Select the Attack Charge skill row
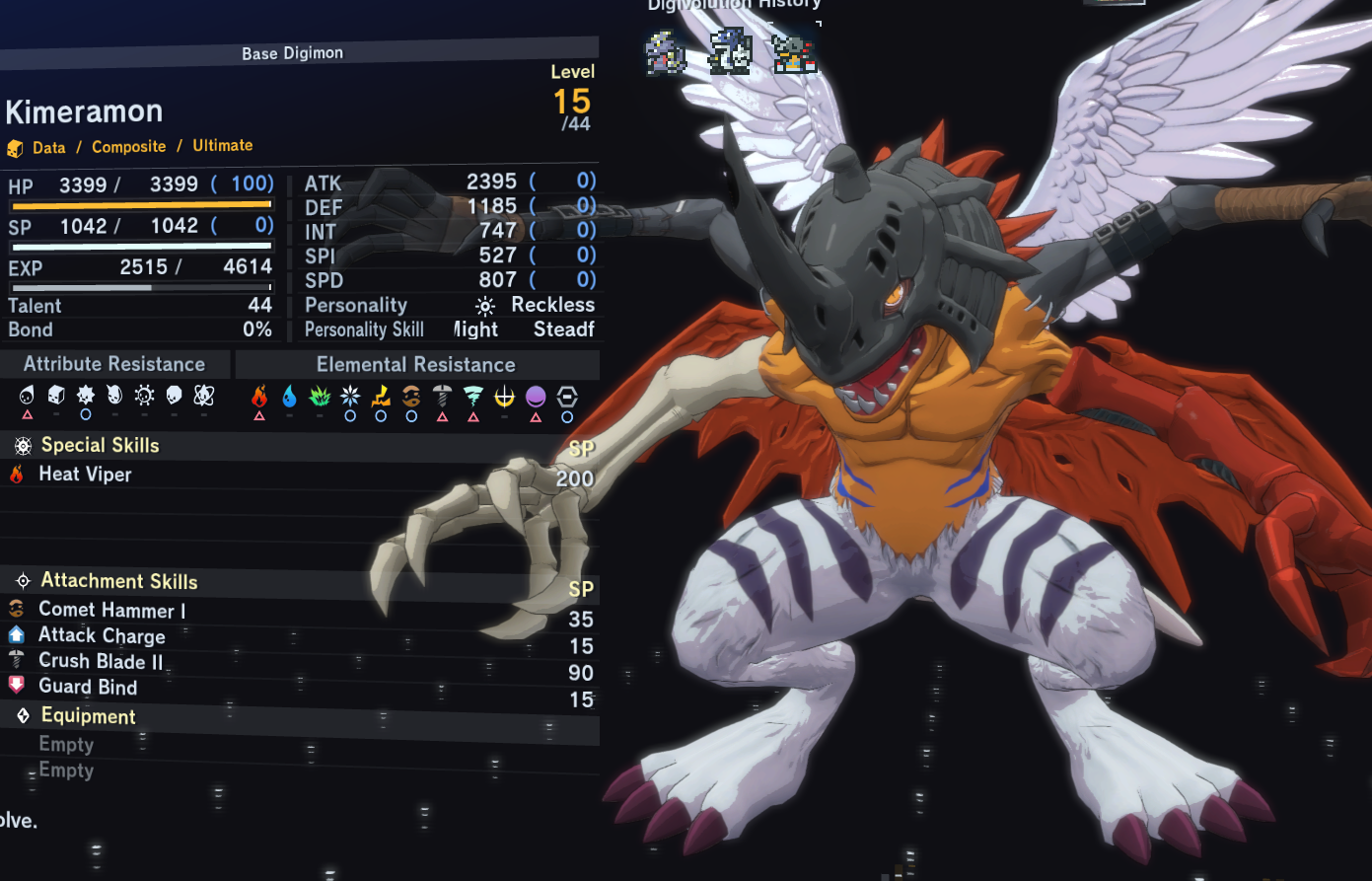This screenshot has height=881, width=1372. tap(102, 636)
